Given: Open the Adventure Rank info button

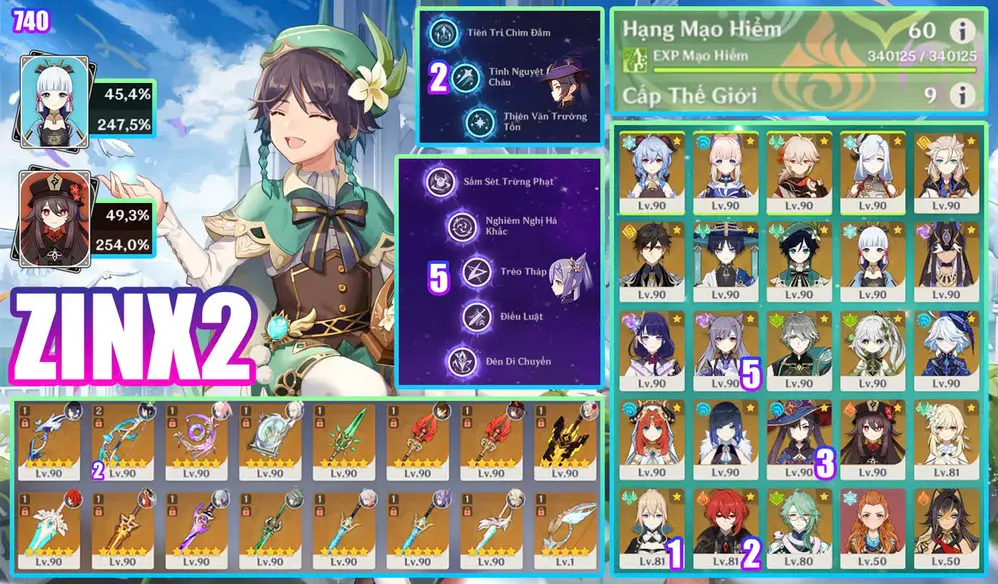Looking at the screenshot, I should pyautogui.click(x=962, y=32).
